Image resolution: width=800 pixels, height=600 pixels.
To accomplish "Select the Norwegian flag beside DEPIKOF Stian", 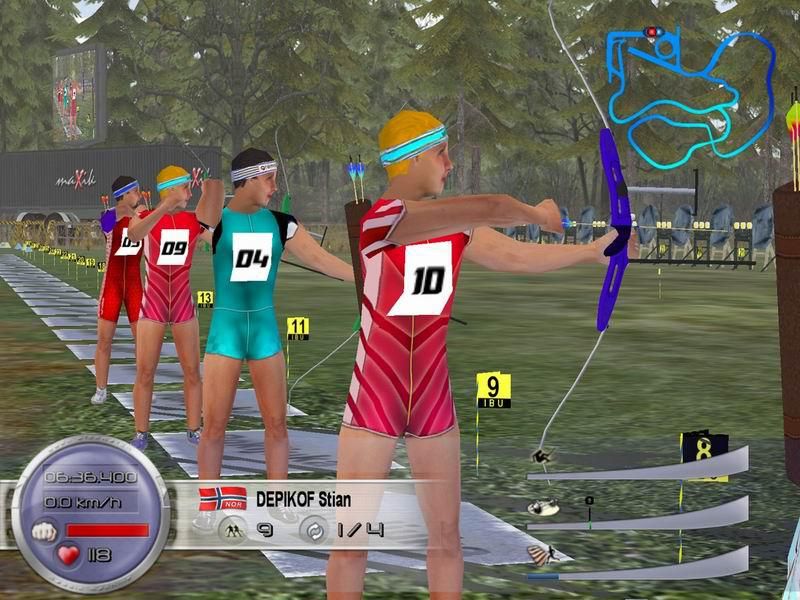I will 222,497.
